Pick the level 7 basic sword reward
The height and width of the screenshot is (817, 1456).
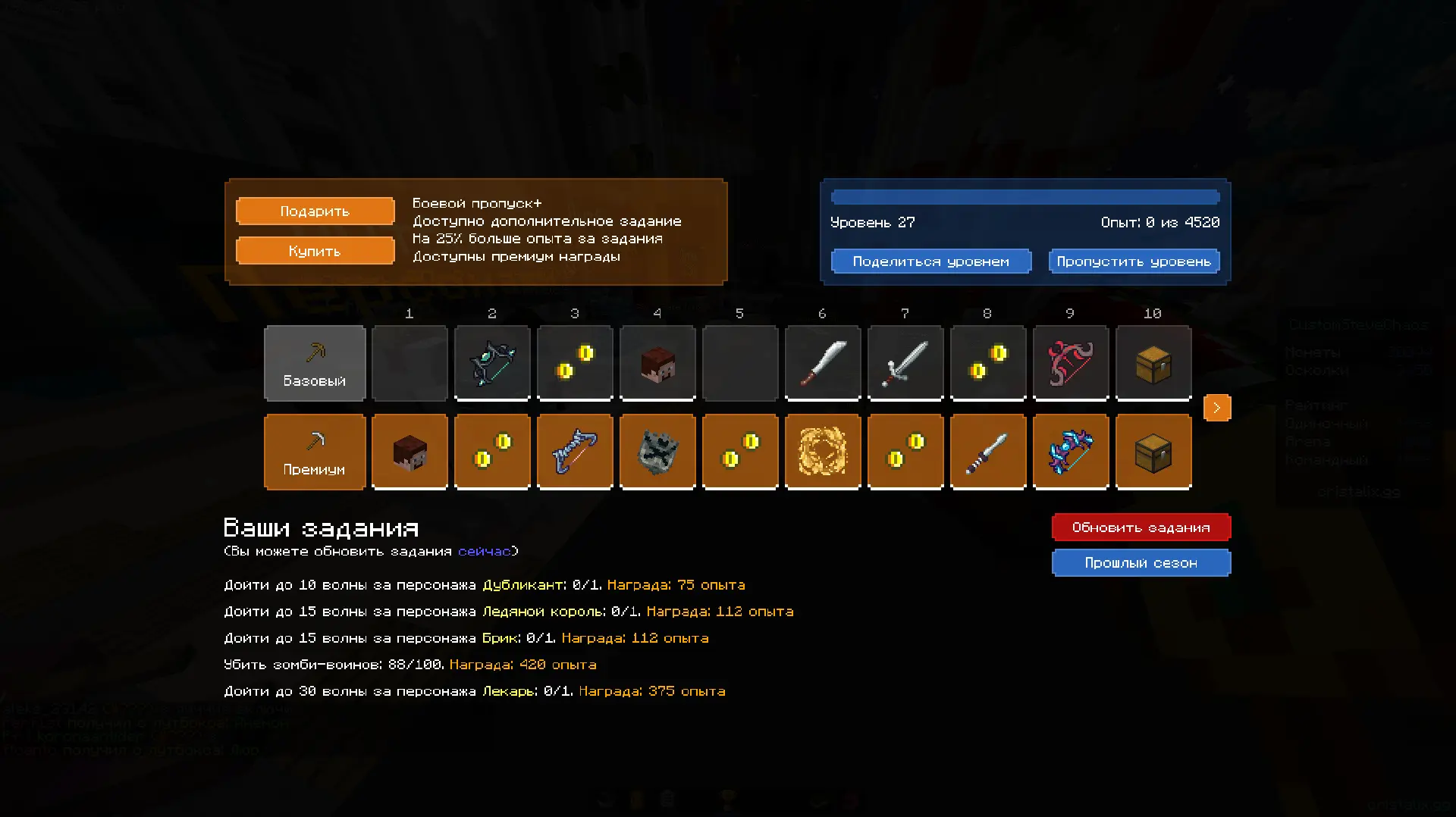905,363
